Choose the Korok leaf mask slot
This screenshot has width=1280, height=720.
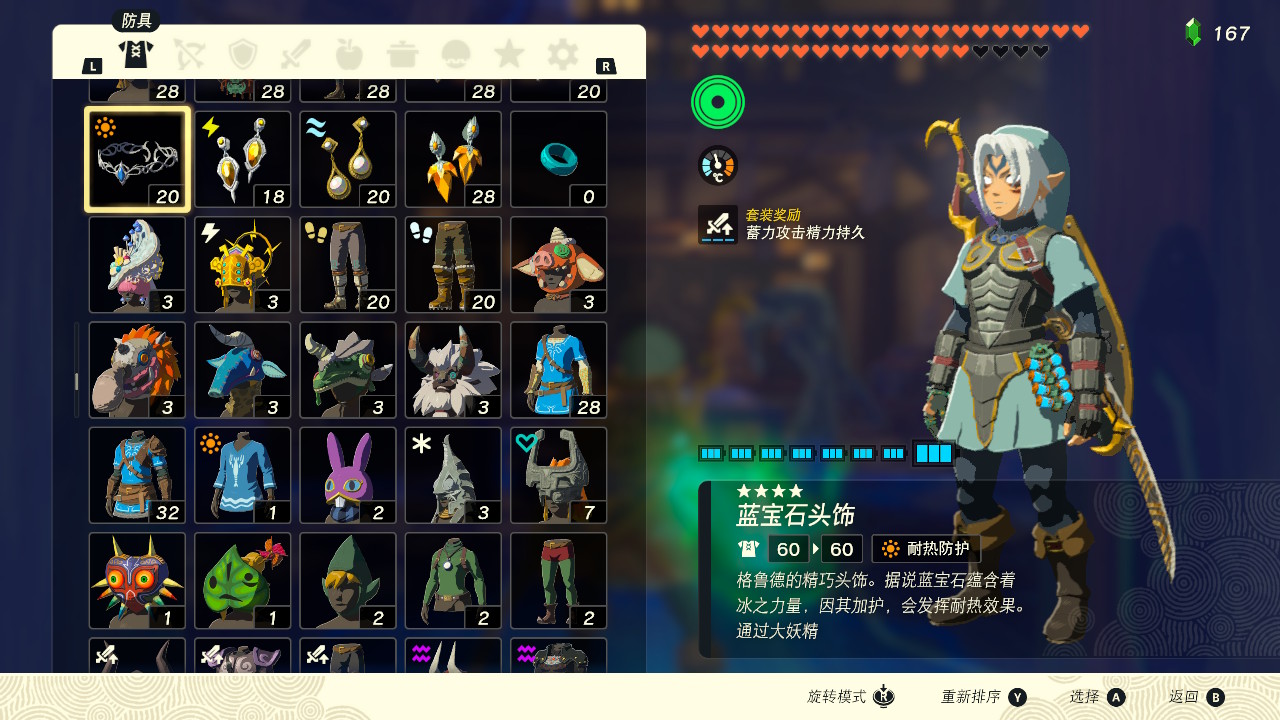pos(243,581)
